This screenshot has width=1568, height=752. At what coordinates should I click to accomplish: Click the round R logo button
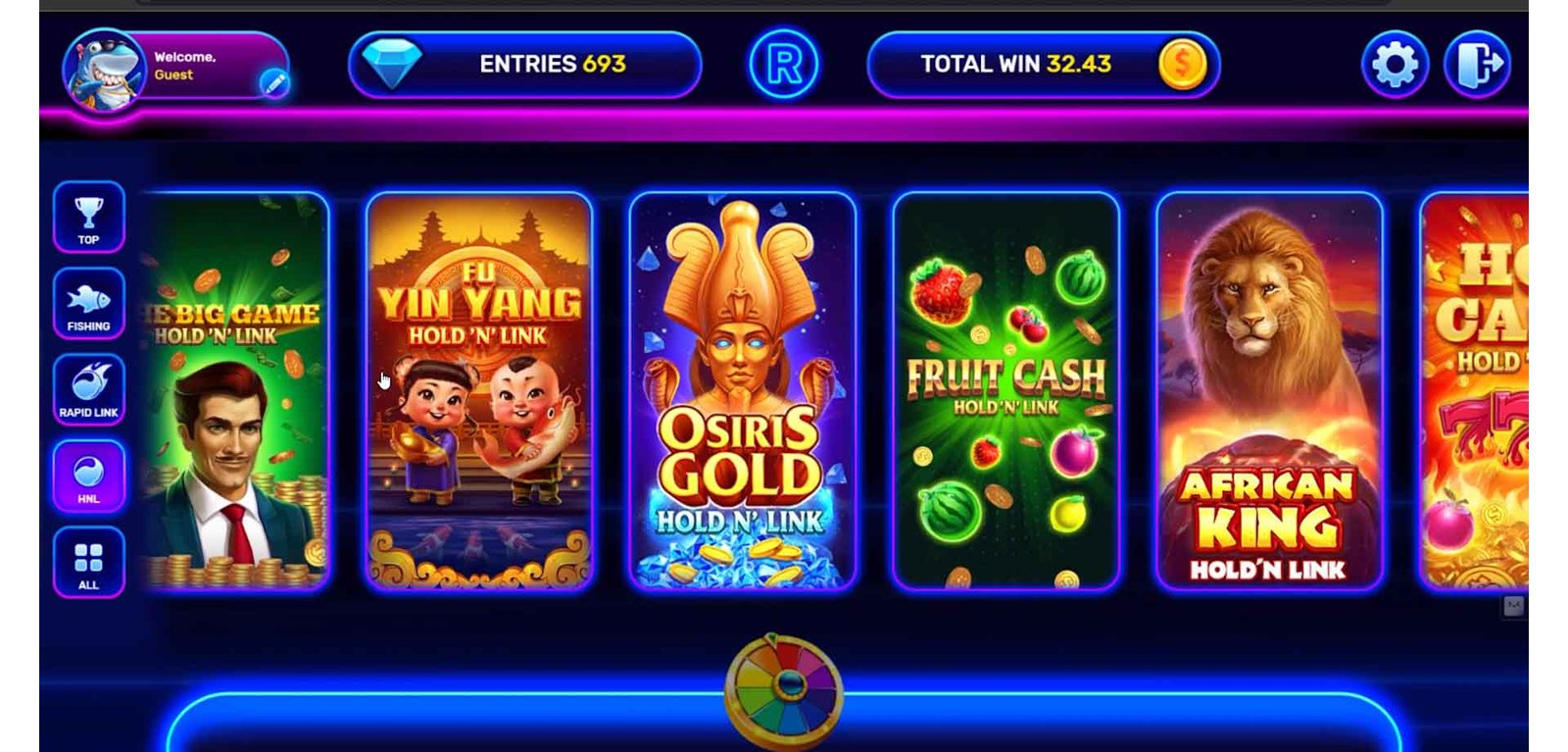point(784,65)
